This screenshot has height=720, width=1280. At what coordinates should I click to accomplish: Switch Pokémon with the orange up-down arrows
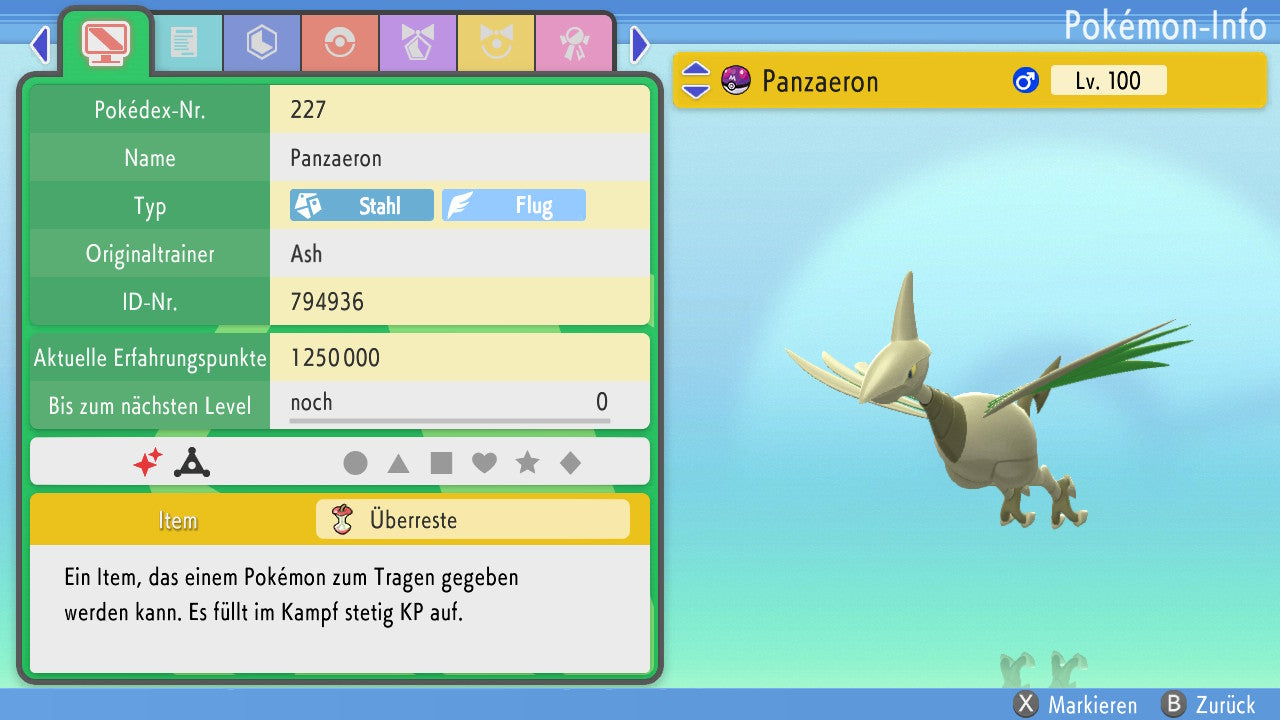(695, 81)
